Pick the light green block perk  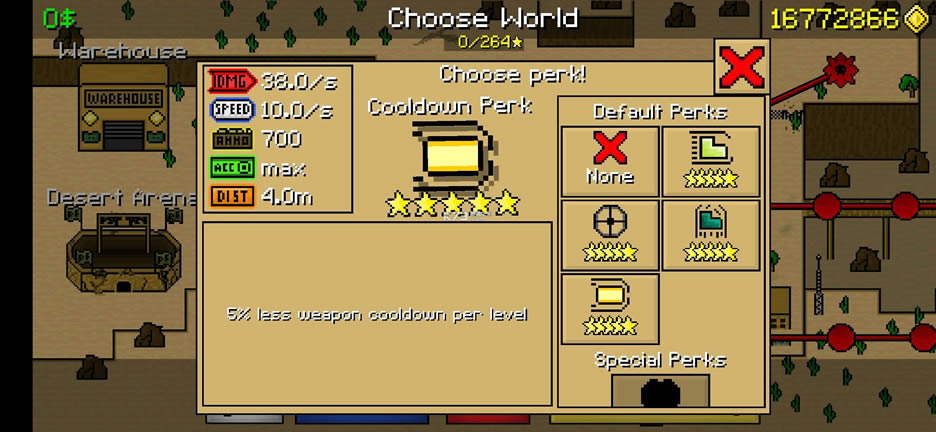click(x=710, y=161)
